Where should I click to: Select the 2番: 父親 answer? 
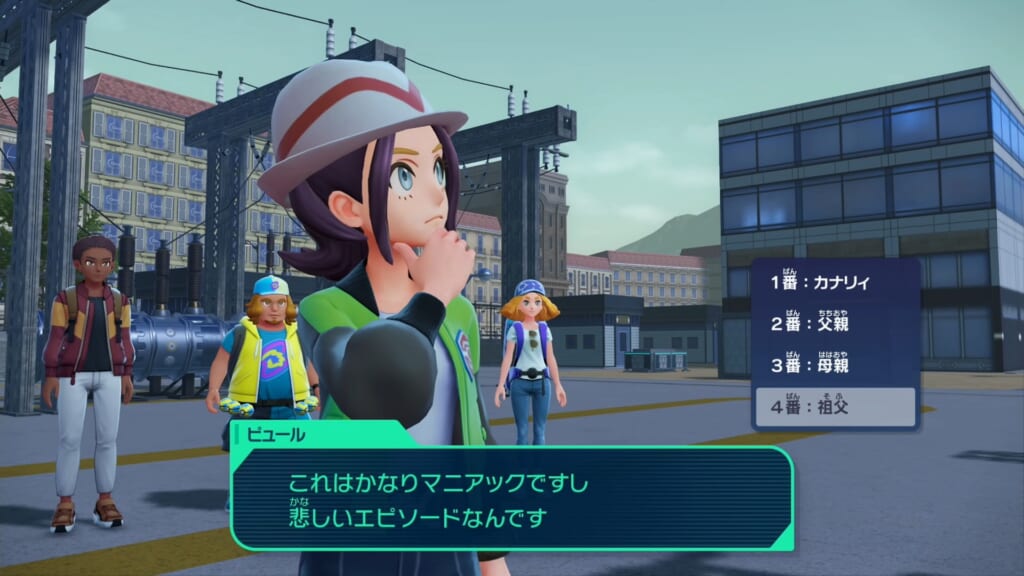[834, 324]
